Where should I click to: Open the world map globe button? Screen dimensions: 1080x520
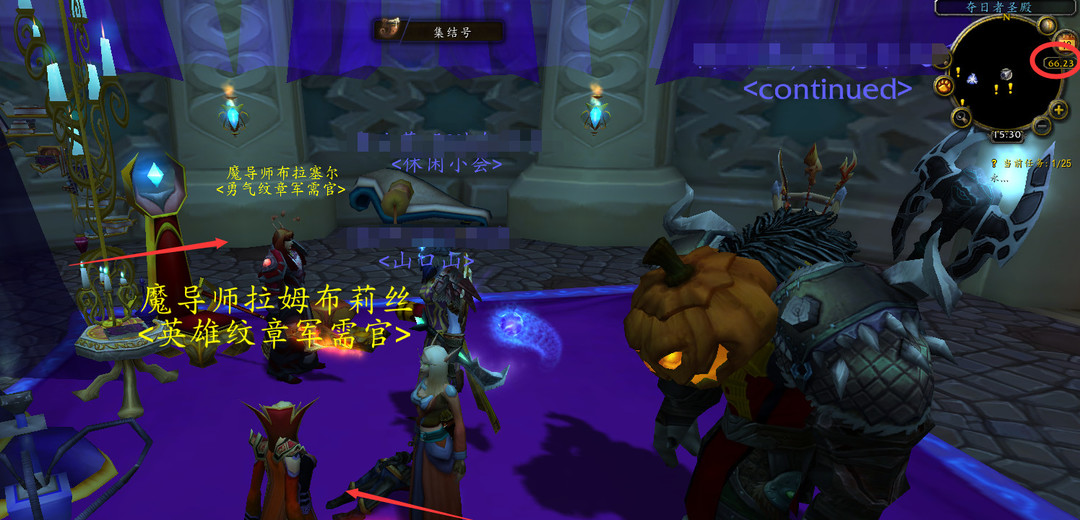(x=1047, y=25)
